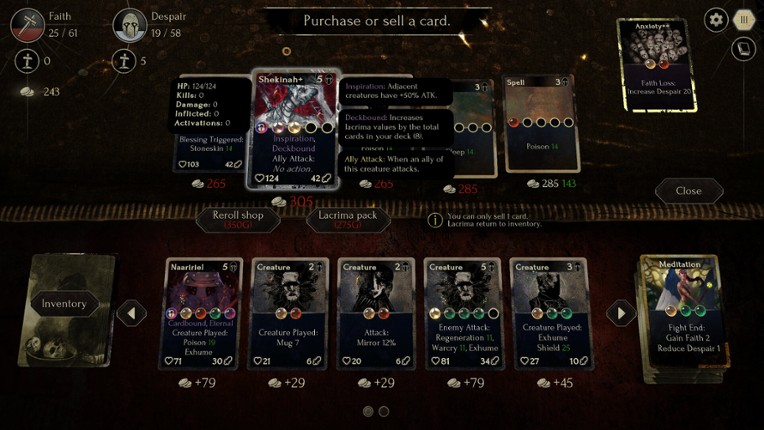Image resolution: width=764 pixels, height=430 pixels.
Task: Choose the Regeneration Warcry creature card
Action: click(462, 314)
